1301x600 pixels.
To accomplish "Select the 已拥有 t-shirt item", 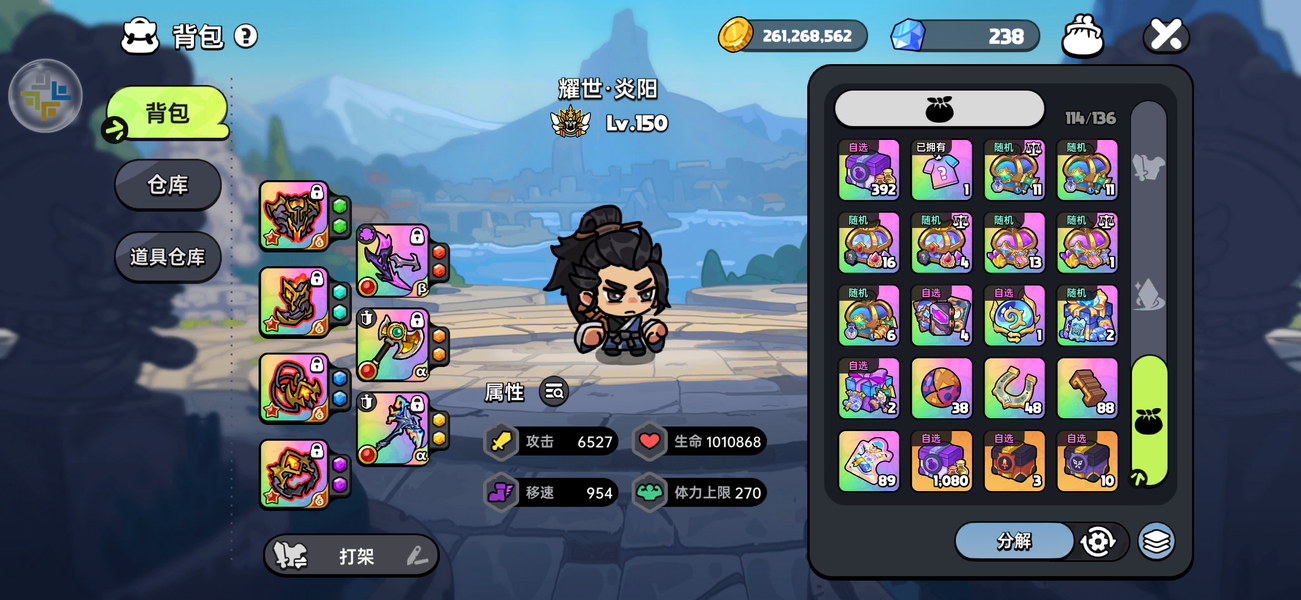I will (941, 170).
